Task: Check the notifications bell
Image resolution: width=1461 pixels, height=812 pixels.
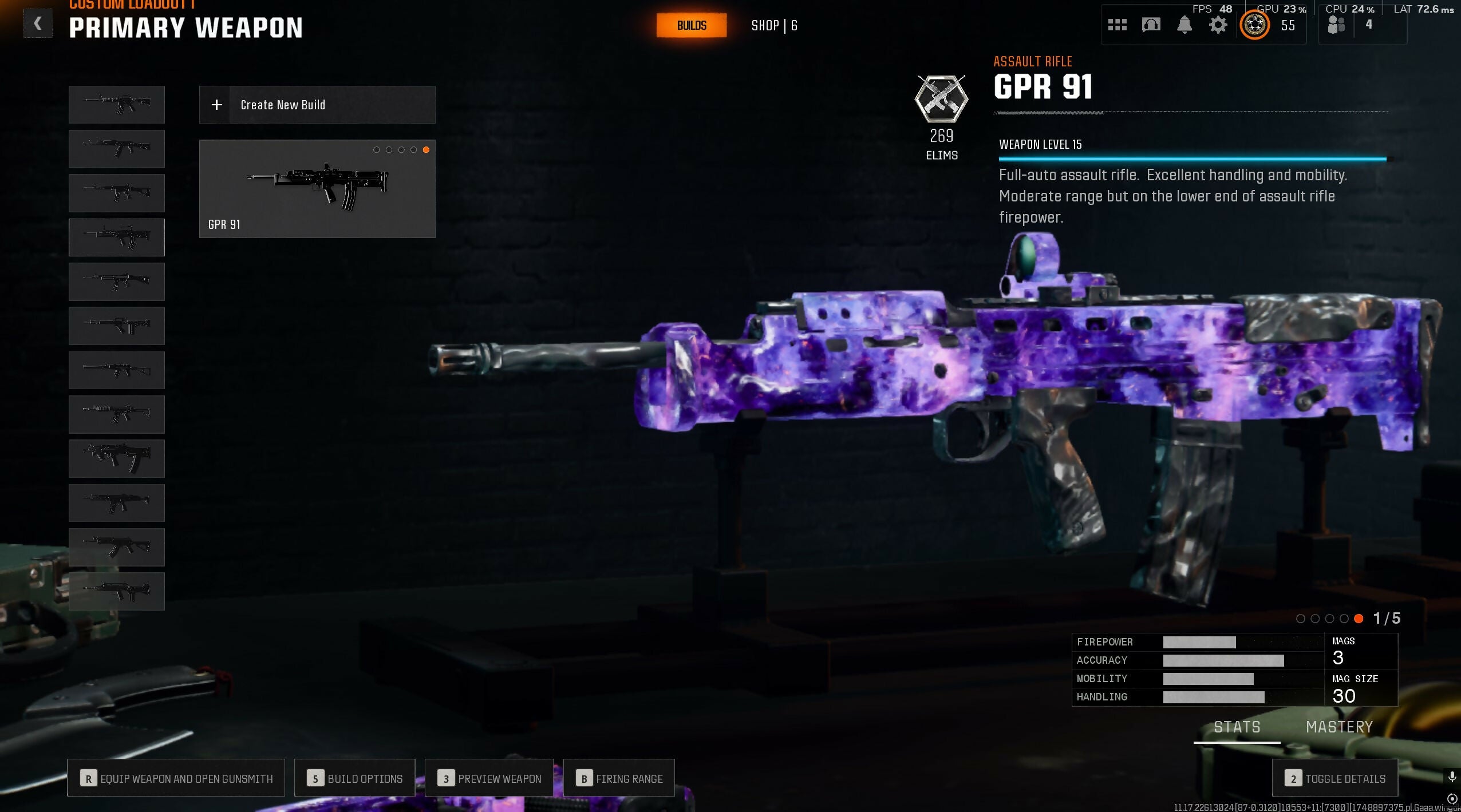Action: (1184, 25)
